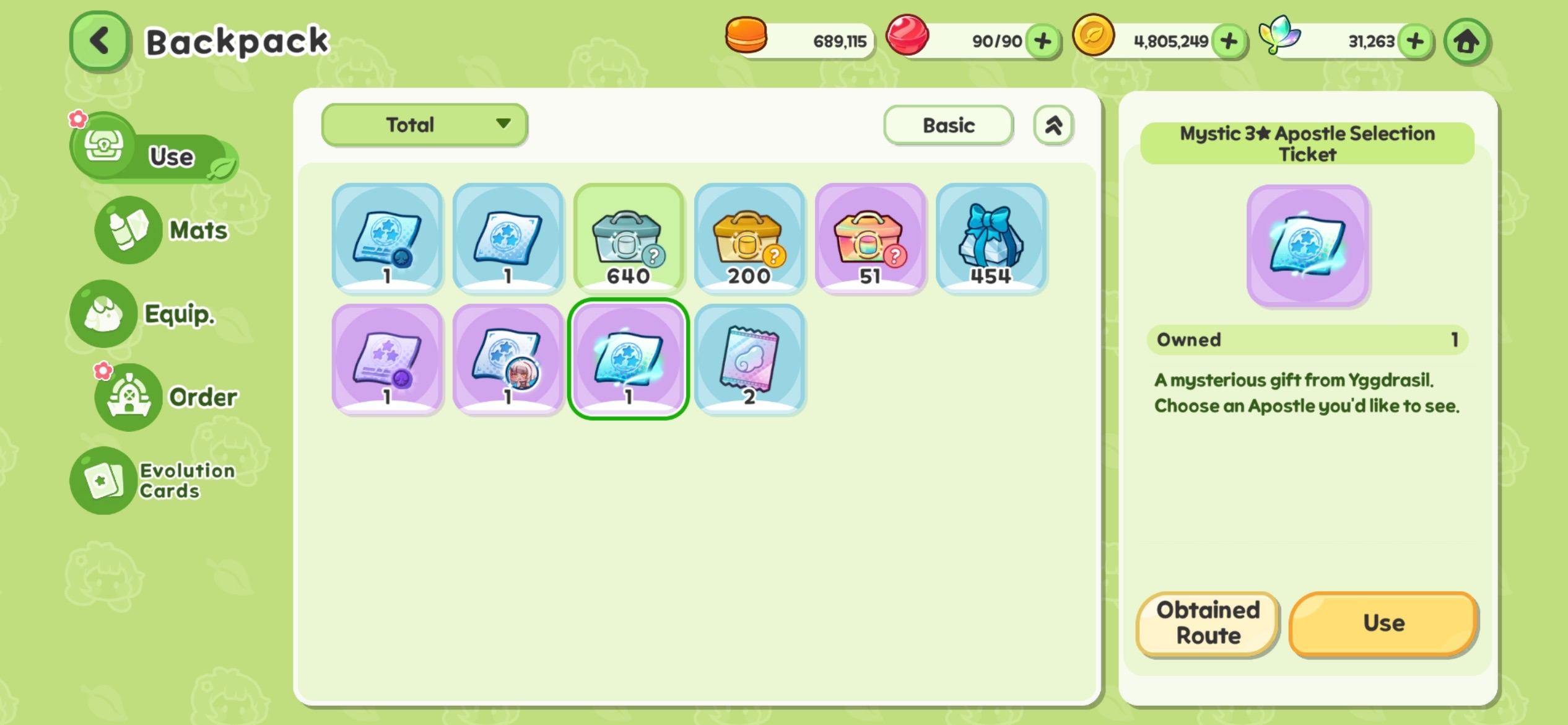Open the Total filter dropdown
The width and height of the screenshot is (1568, 725).
click(x=424, y=125)
